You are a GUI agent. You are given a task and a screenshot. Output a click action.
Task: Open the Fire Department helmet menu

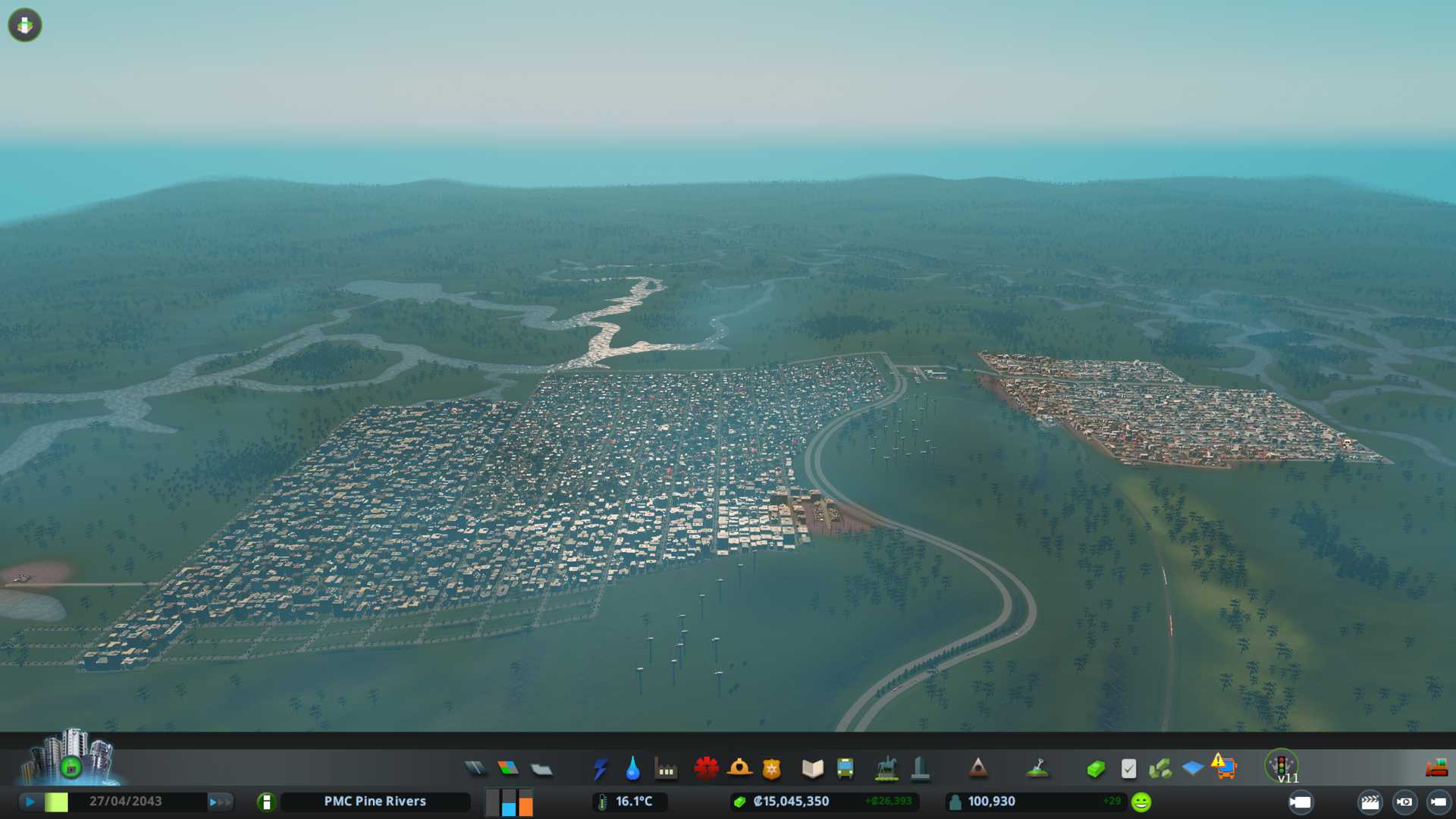click(739, 769)
